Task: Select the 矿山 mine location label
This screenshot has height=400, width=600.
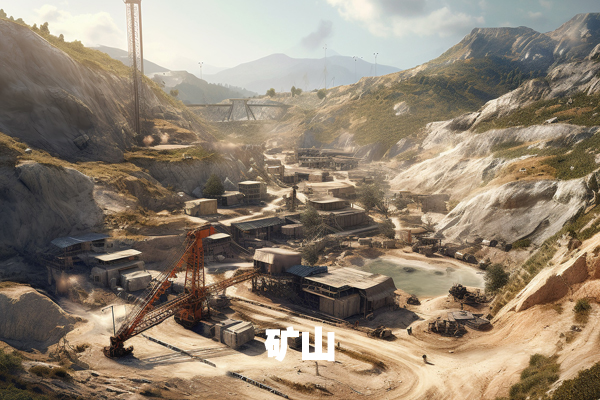Action: (300, 343)
